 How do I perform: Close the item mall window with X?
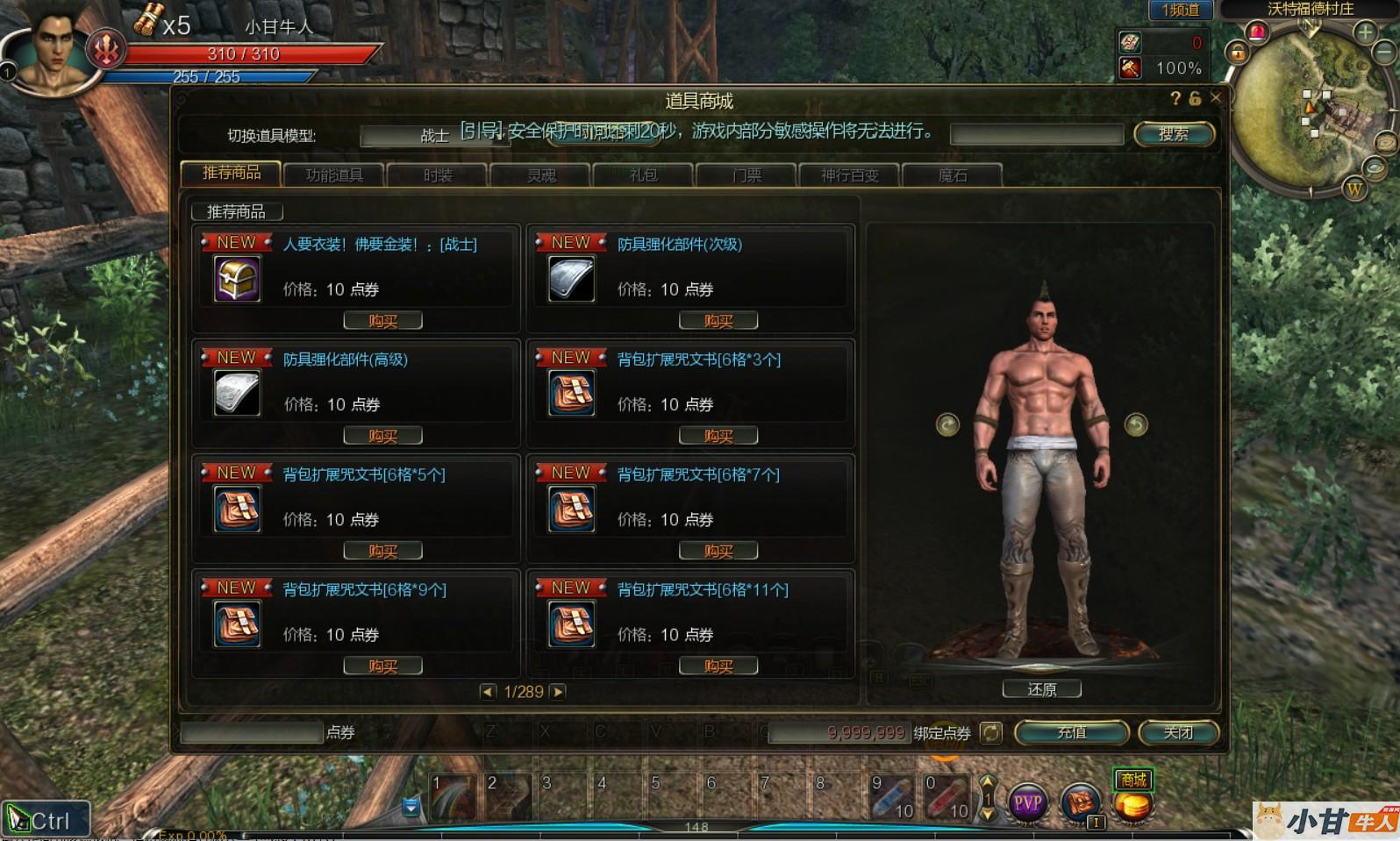[x=1216, y=98]
